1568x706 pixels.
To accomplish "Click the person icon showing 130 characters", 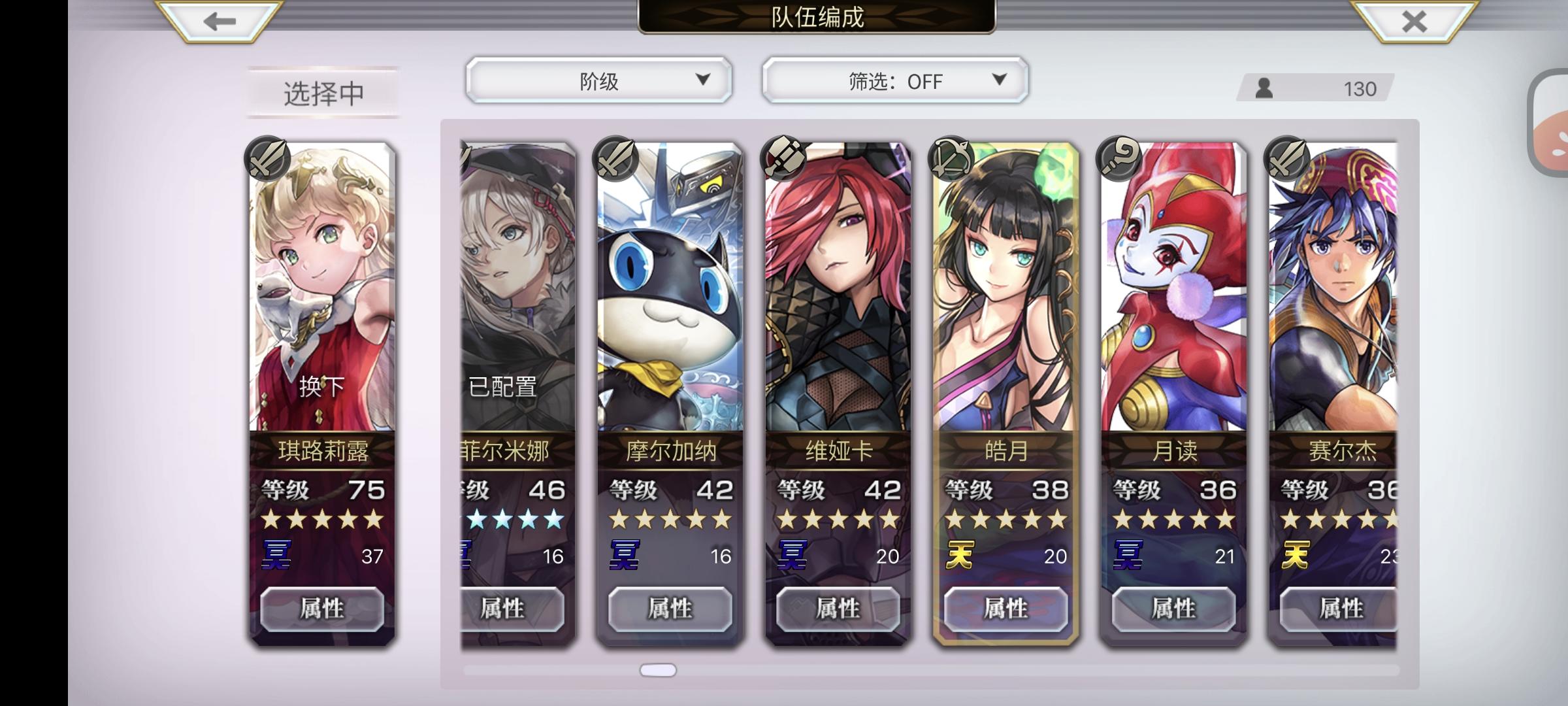I will click(1265, 88).
